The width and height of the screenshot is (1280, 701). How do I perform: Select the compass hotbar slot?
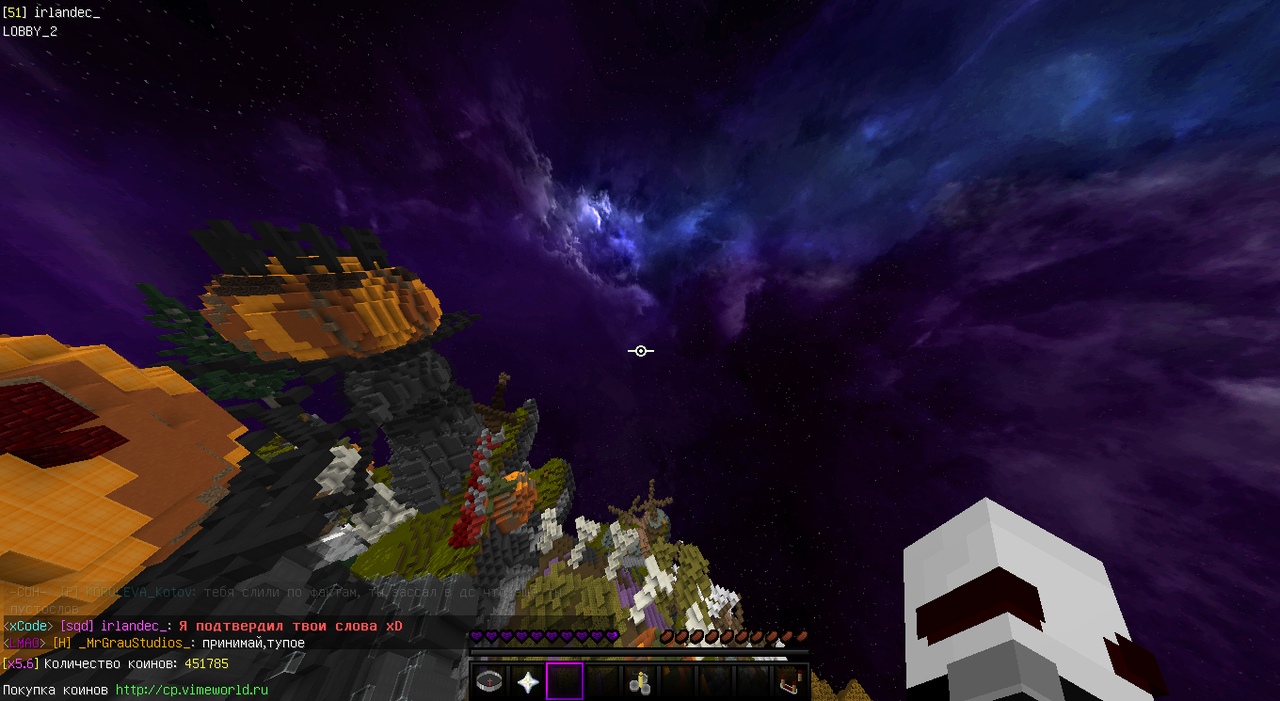(489, 682)
